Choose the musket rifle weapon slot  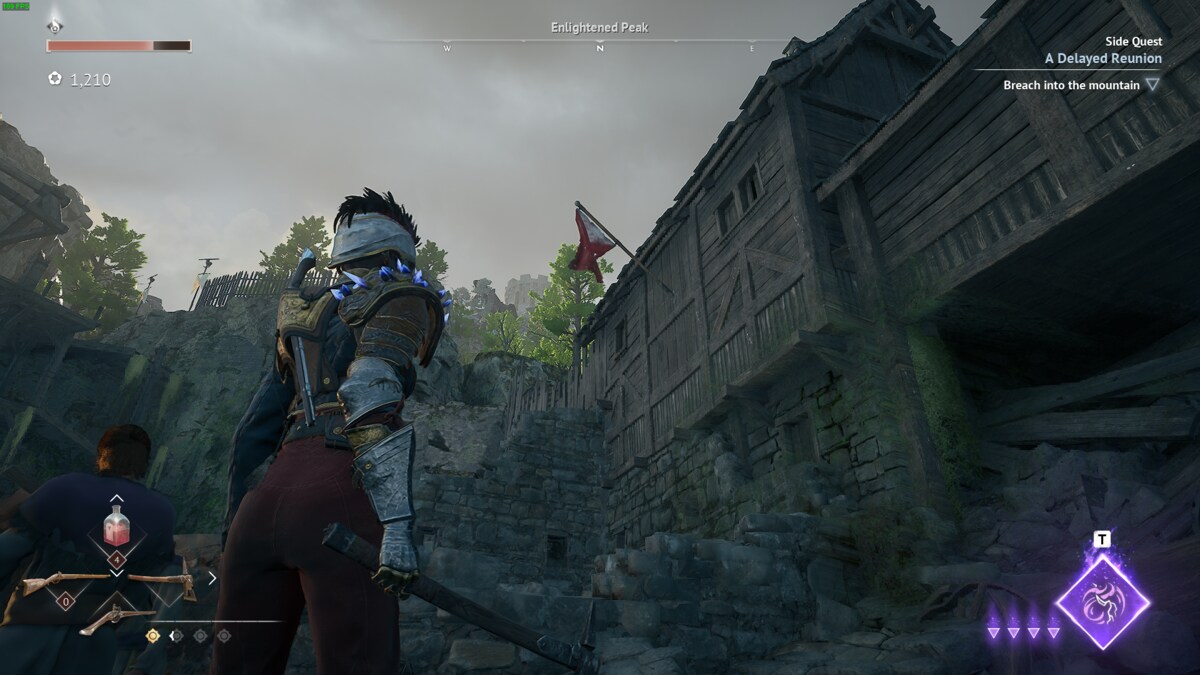point(65,582)
